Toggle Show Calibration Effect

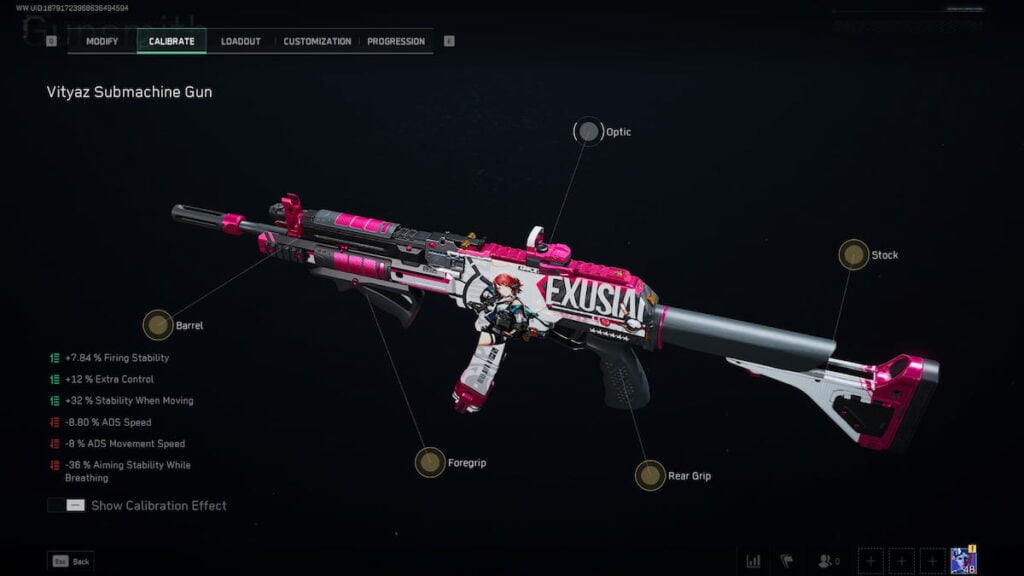(67, 505)
